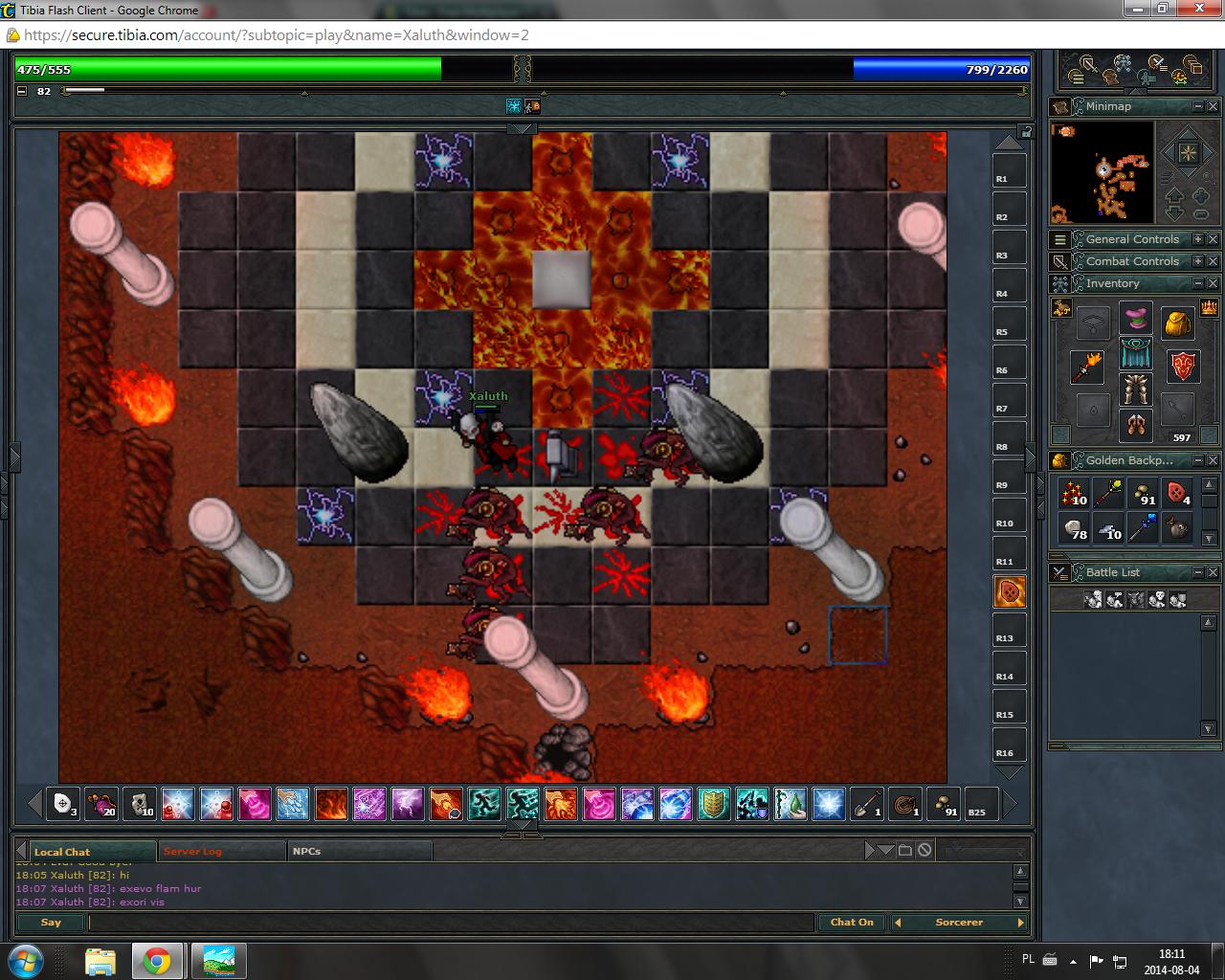
Task: Minimize the Inventory panel
Action: [1197, 283]
